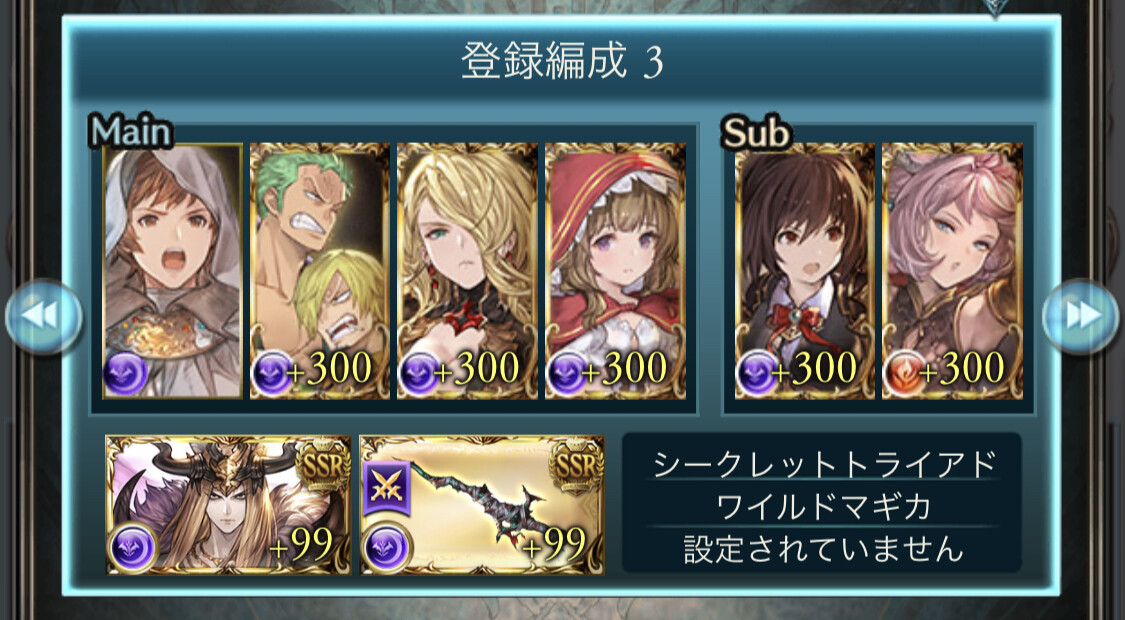Pick the pink-haired sub member card
The width and height of the screenshot is (1125, 620).
coord(952,271)
